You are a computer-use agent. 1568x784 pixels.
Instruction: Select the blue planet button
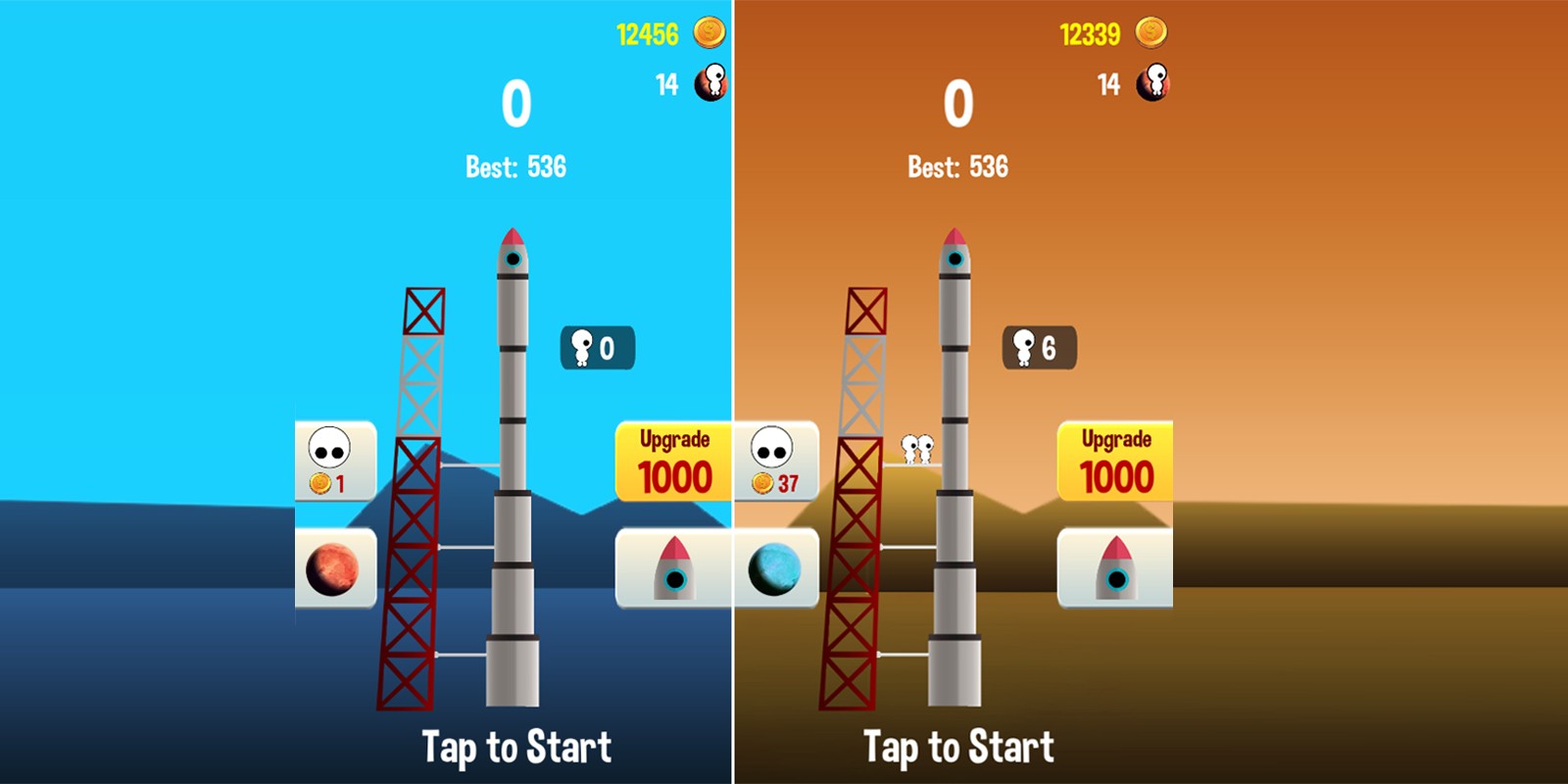(x=776, y=568)
